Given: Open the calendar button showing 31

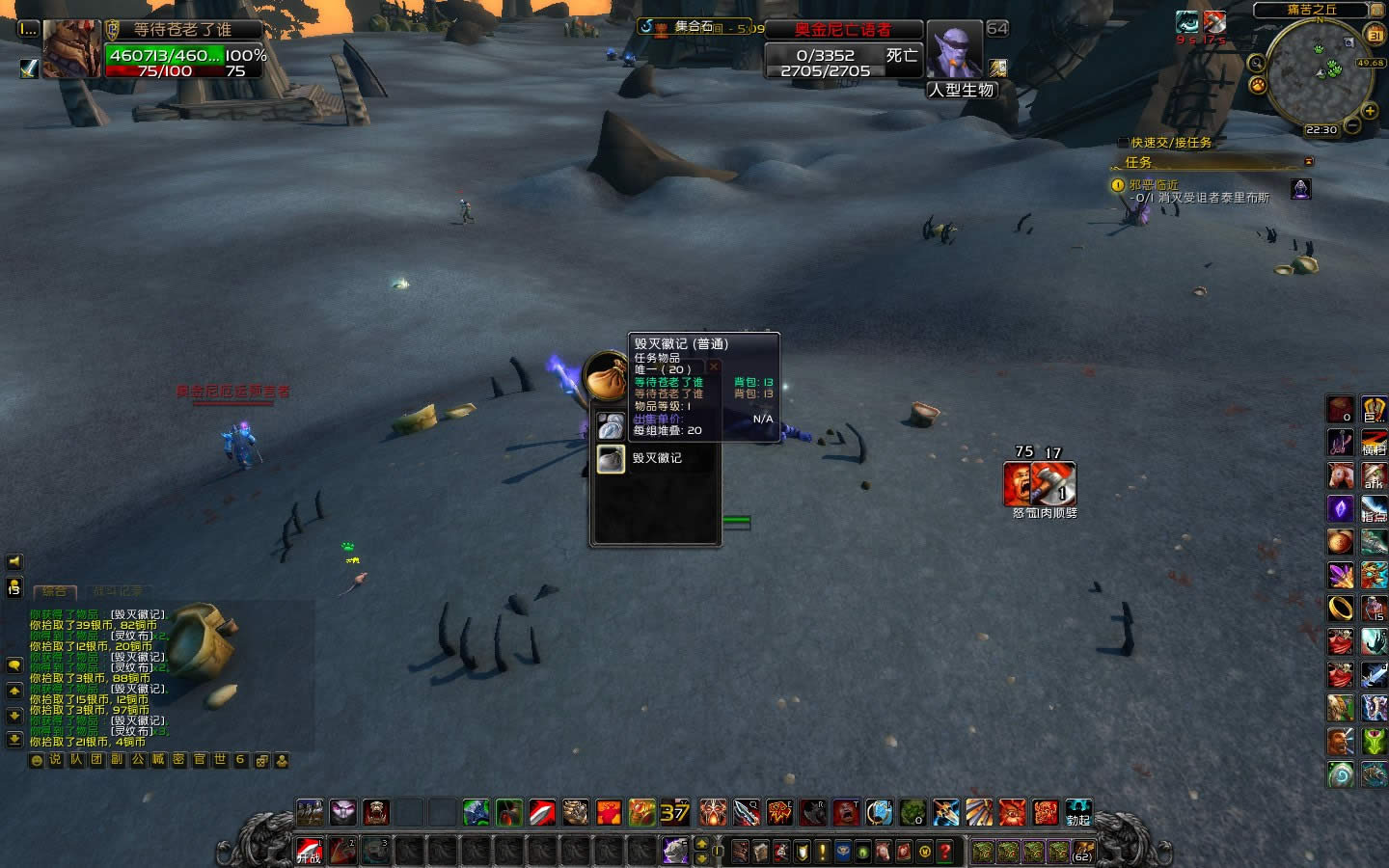Looking at the screenshot, I should pos(1375,35).
